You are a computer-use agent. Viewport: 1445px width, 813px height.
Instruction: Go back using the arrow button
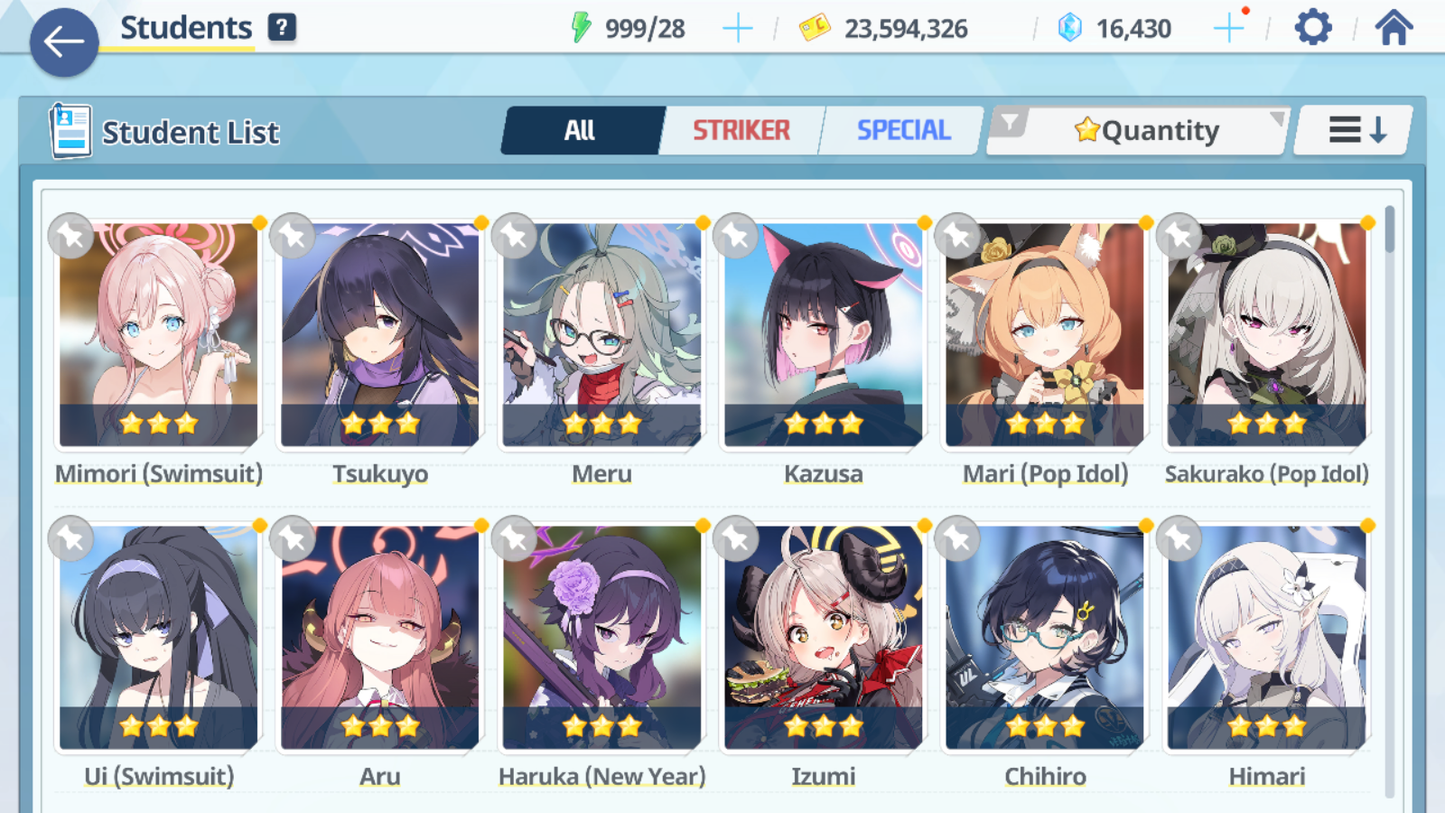pyautogui.click(x=63, y=42)
